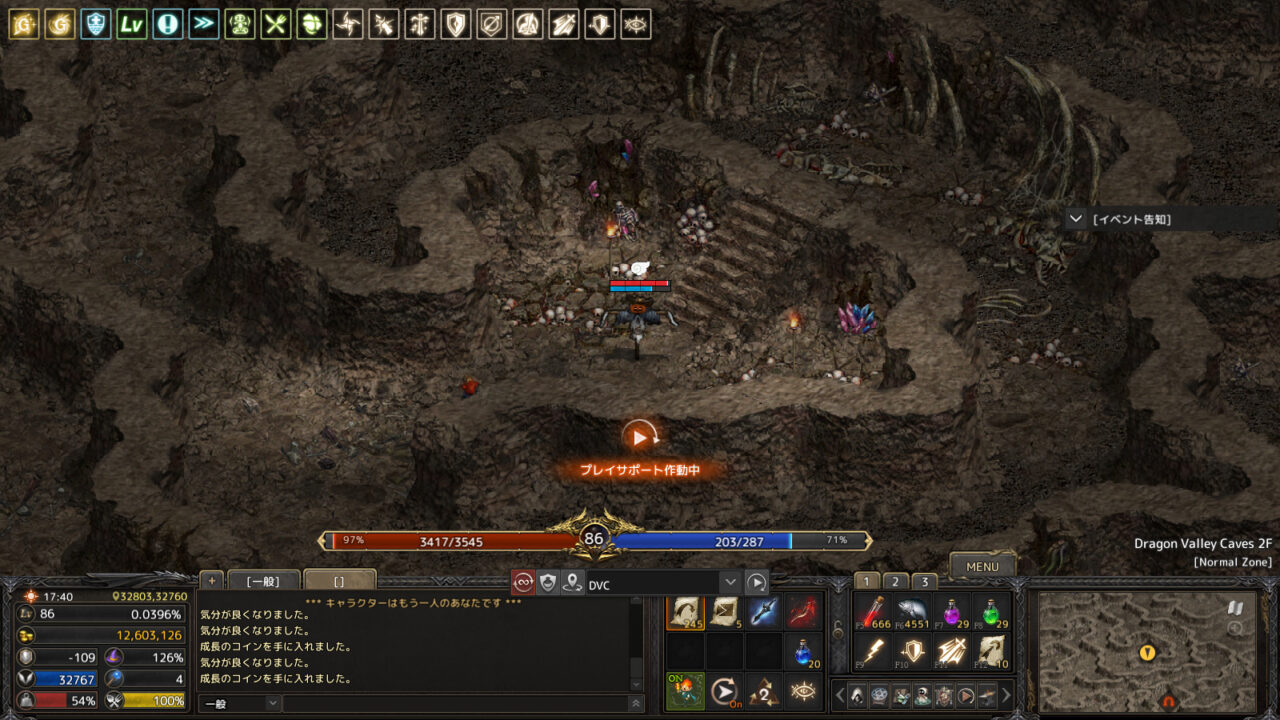This screenshot has width=1280, height=720.
Task: Click the four-leaf clover buff icon
Action: (x=312, y=24)
